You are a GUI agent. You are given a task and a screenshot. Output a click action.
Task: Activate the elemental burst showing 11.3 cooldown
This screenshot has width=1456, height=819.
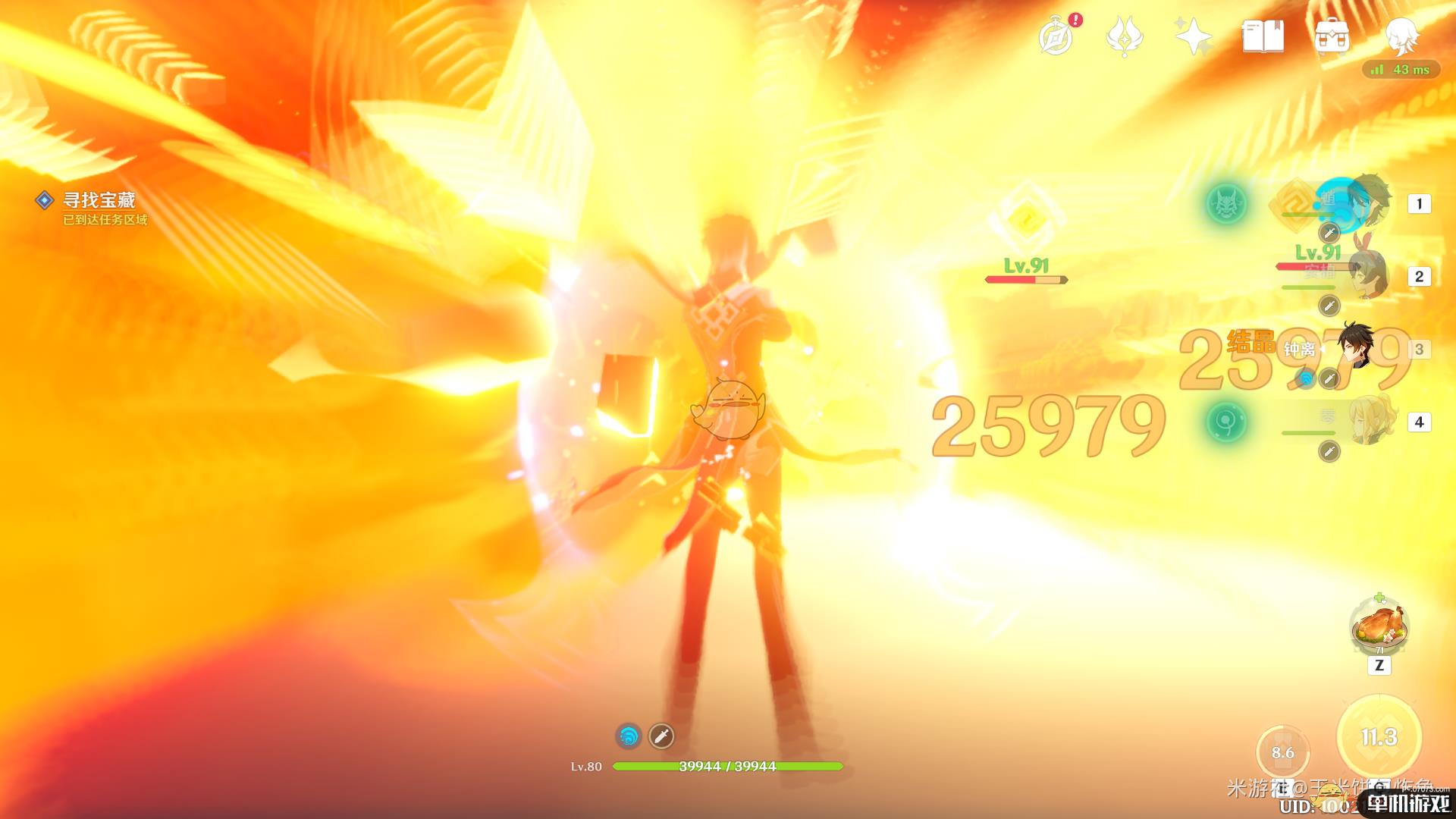click(x=1379, y=737)
